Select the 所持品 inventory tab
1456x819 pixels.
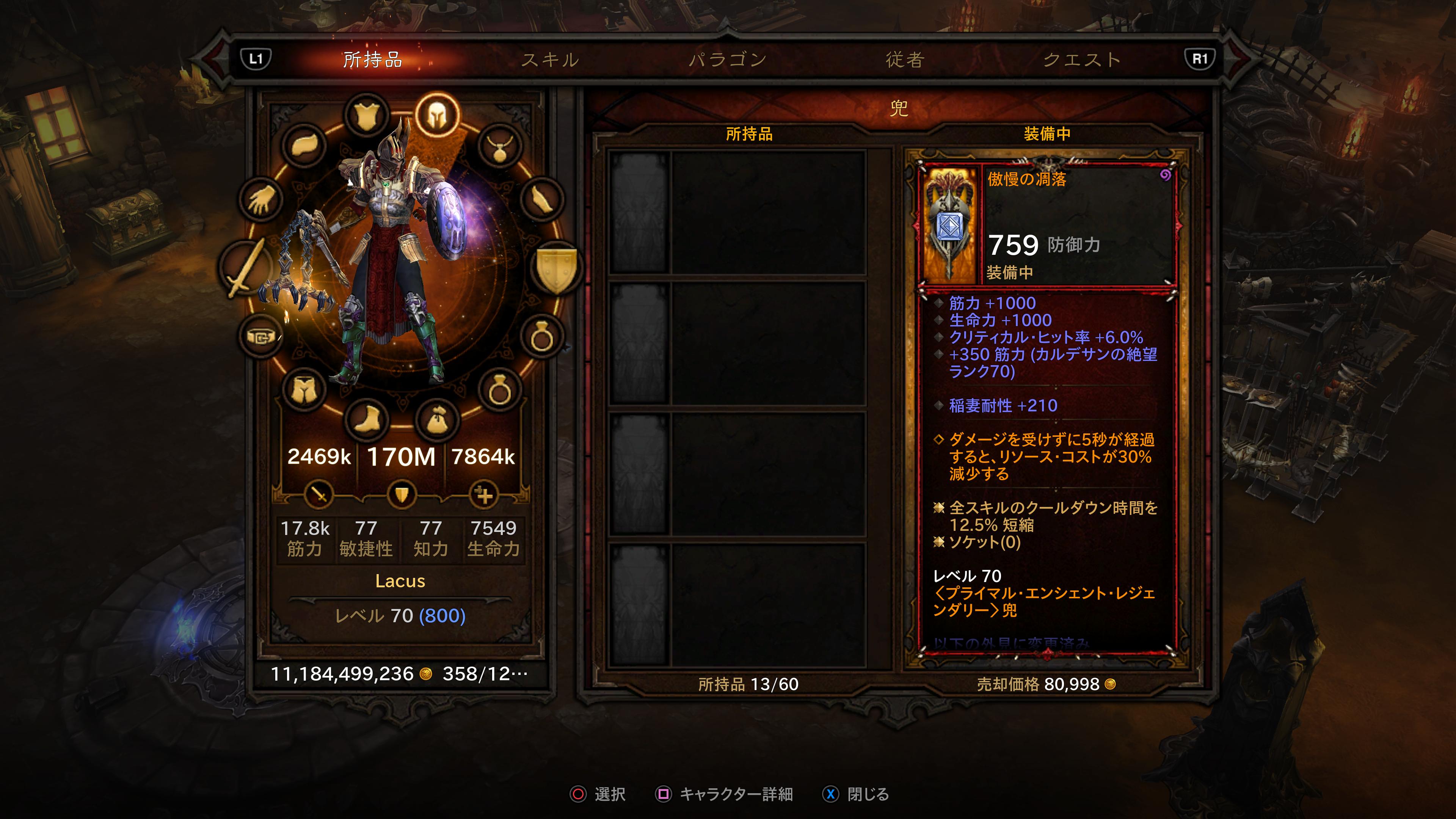pos(372,60)
